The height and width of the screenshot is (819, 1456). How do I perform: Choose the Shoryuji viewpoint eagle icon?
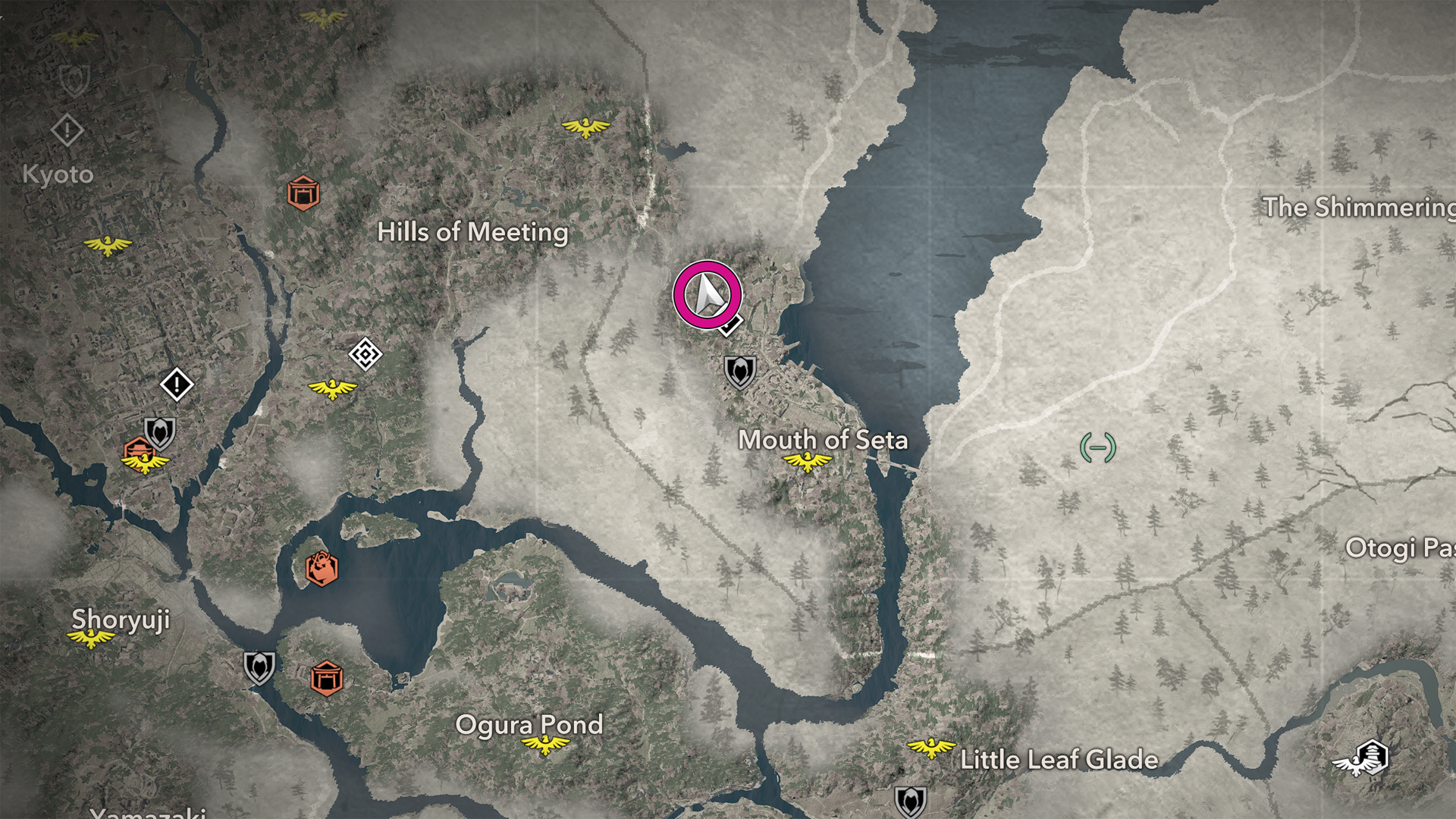tap(91, 639)
